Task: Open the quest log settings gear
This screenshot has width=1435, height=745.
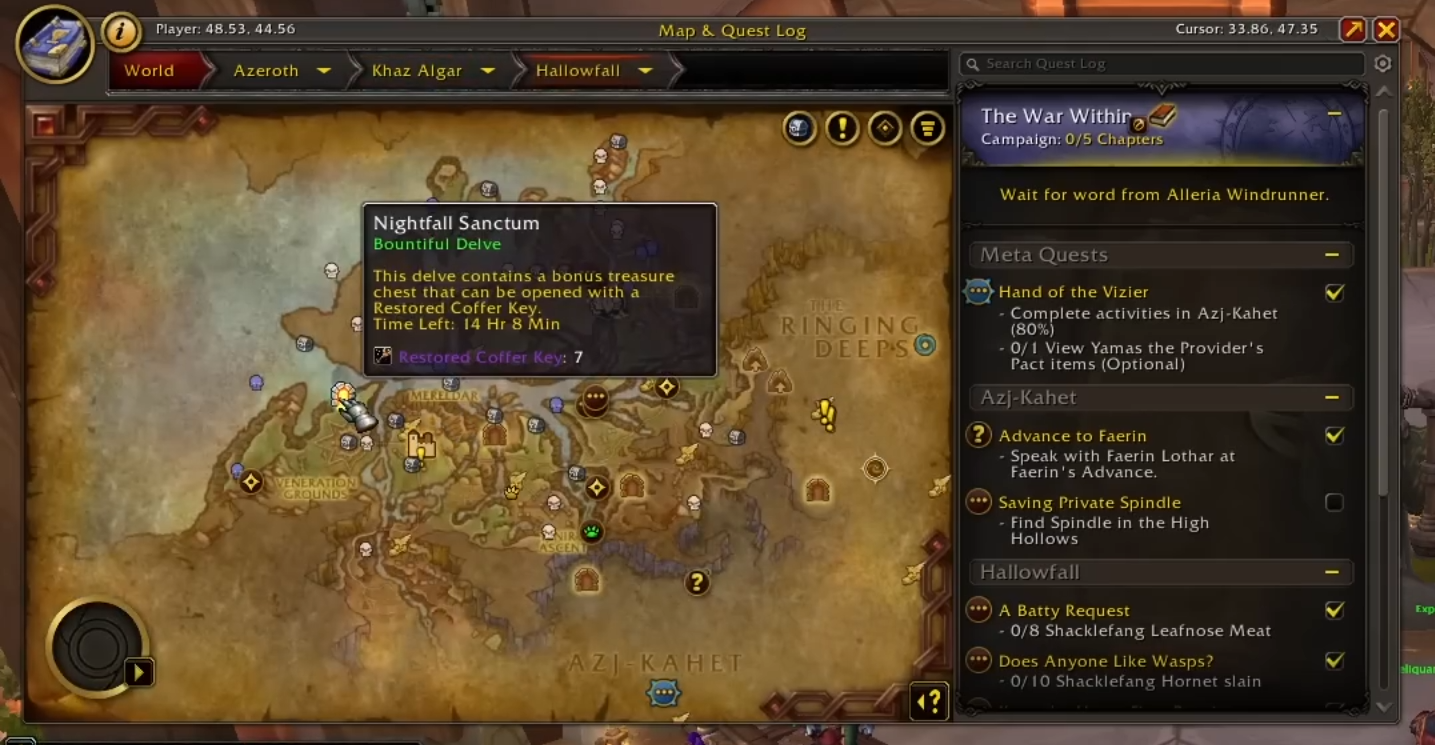Action: click(1382, 63)
